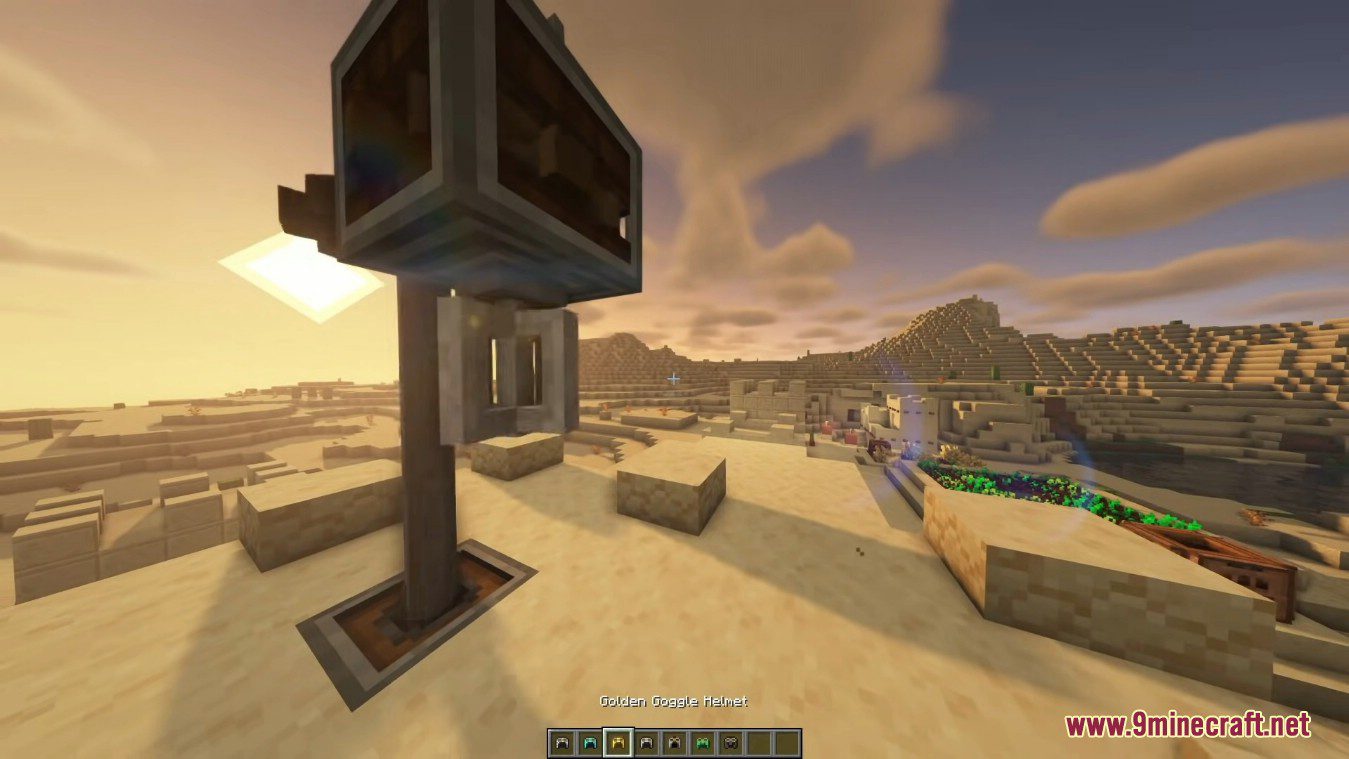Select the Golden Goggle Helmet hotbar slot

coord(618,741)
